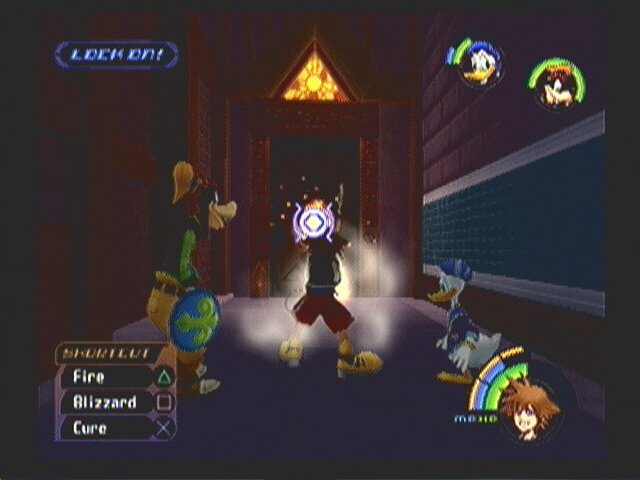The width and height of the screenshot is (640, 480).
Task: Click the Lock On! indicator
Action: 117,54
